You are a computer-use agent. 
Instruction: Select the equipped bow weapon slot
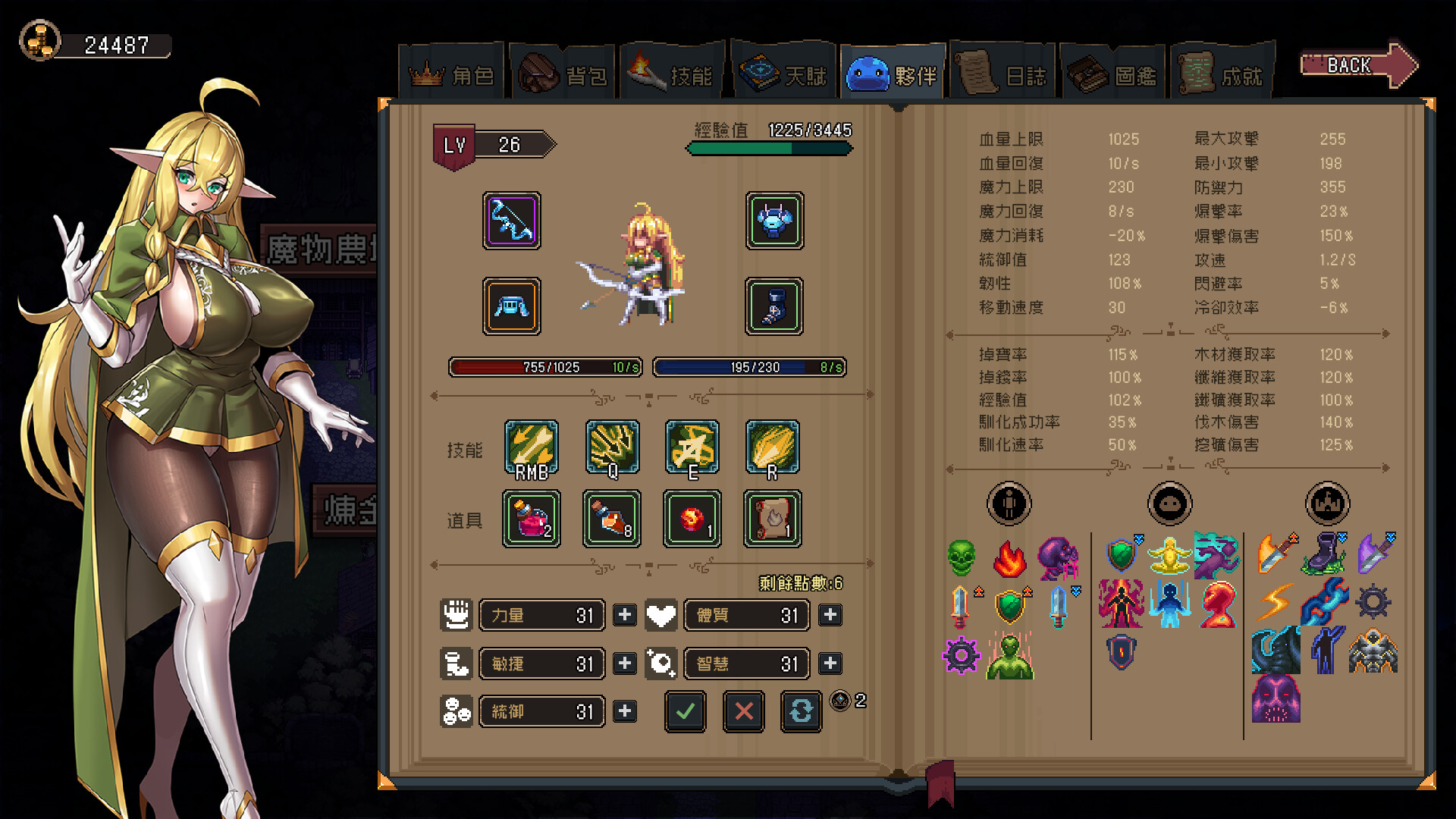point(511,221)
